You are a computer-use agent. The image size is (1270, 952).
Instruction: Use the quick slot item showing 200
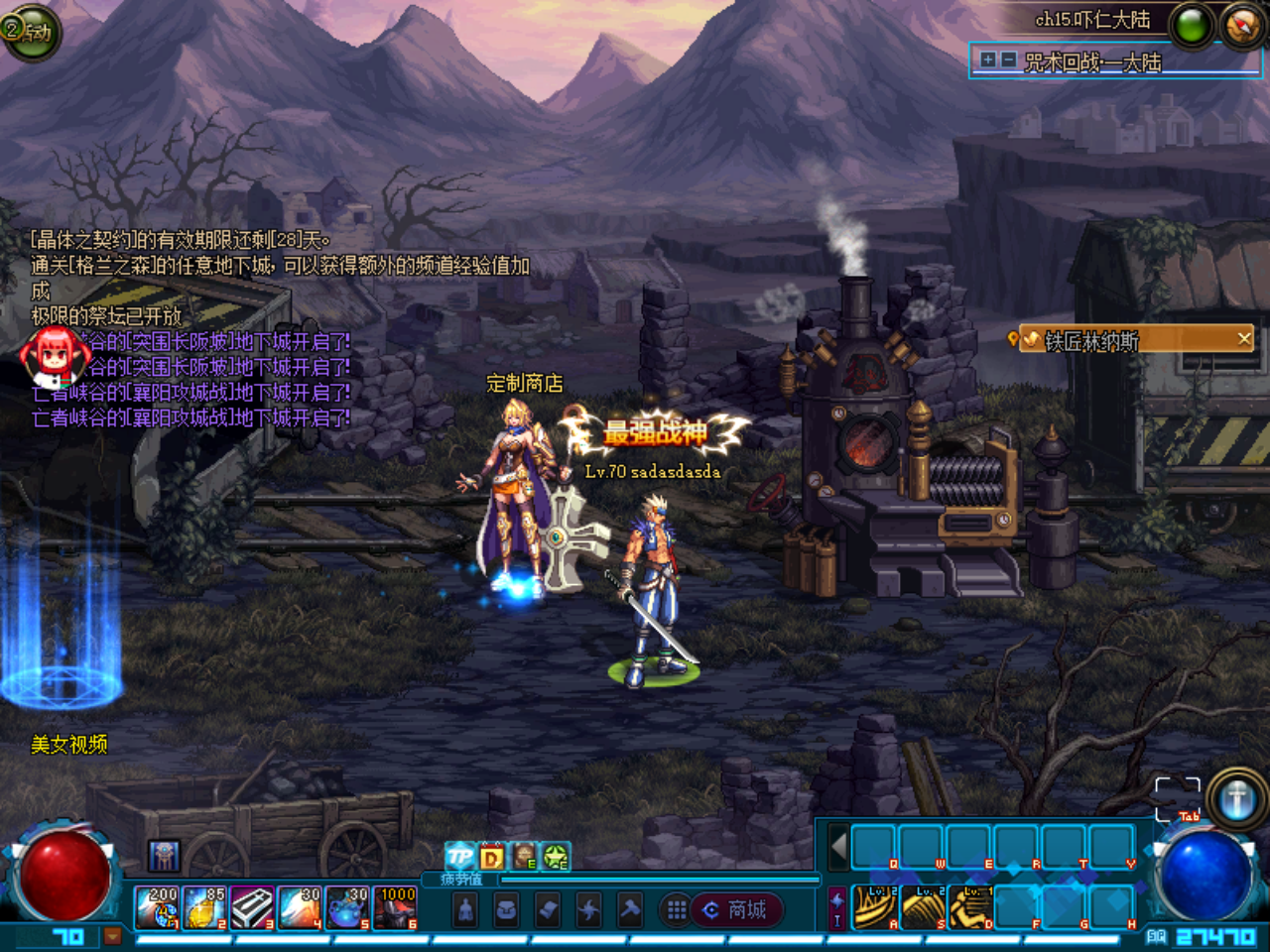[x=157, y=908]
